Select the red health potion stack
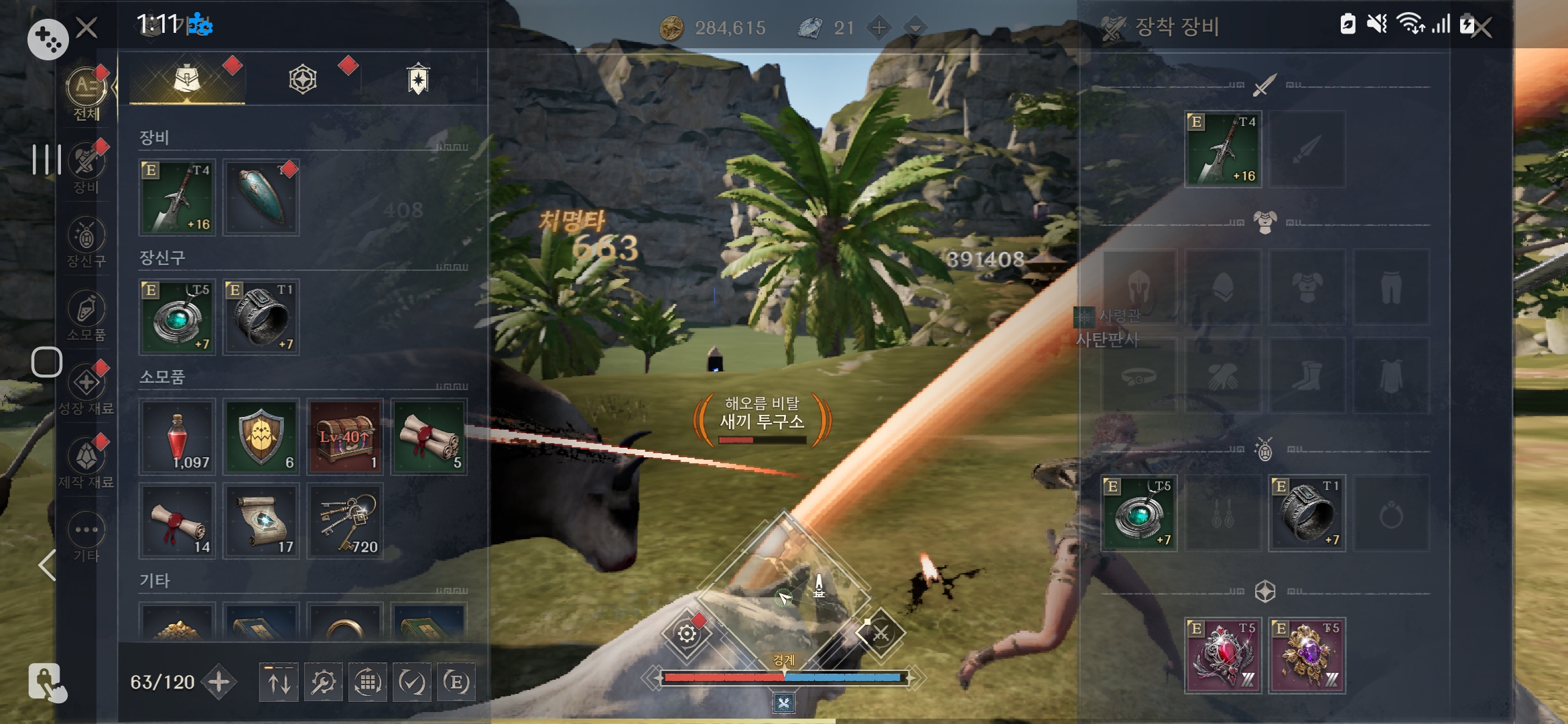Image resolution: width=1568 pixels, height=724 pixels. coord(177,437)
